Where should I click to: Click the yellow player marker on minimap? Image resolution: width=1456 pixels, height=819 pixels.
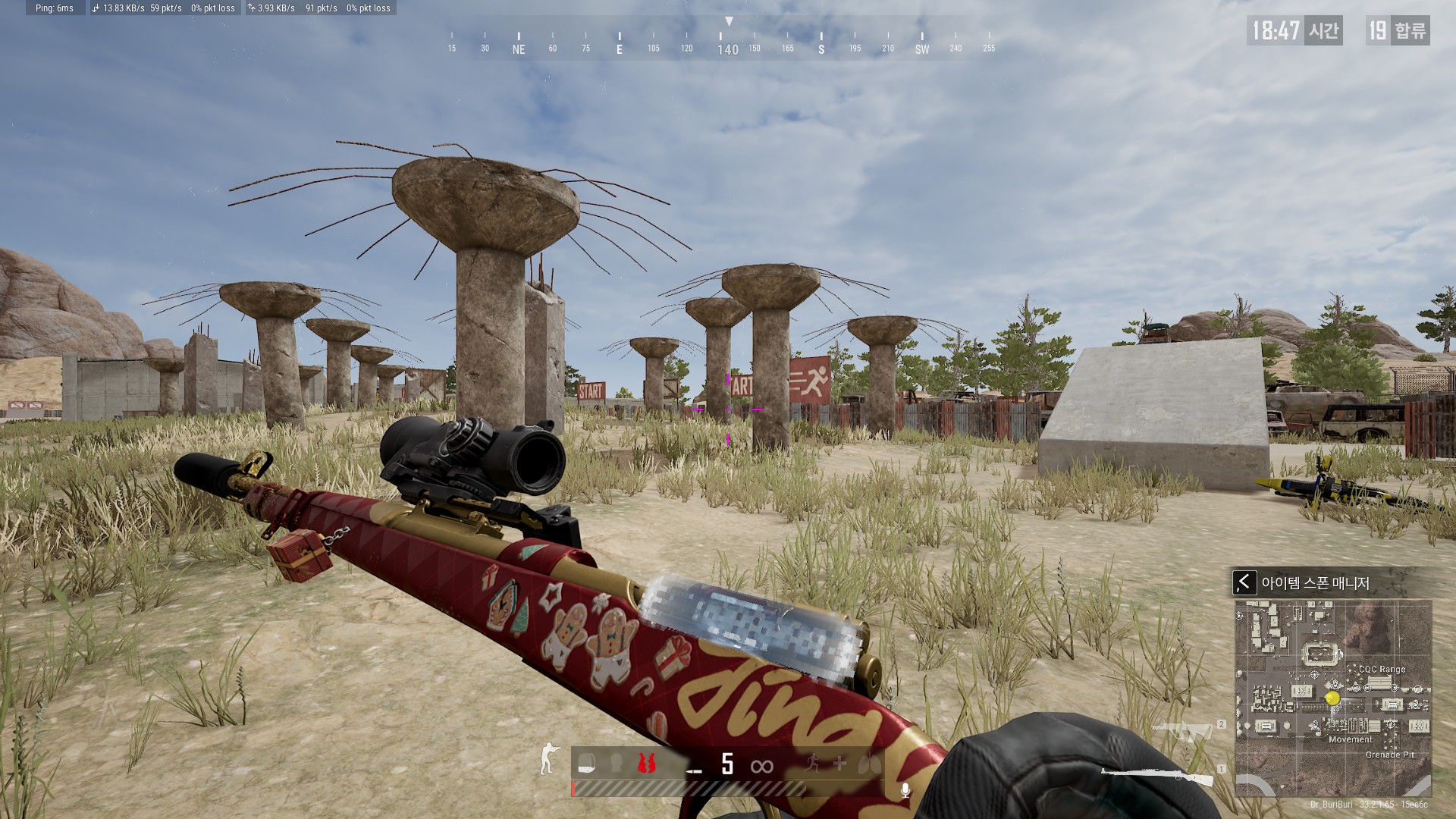[x=1332, y=698]
